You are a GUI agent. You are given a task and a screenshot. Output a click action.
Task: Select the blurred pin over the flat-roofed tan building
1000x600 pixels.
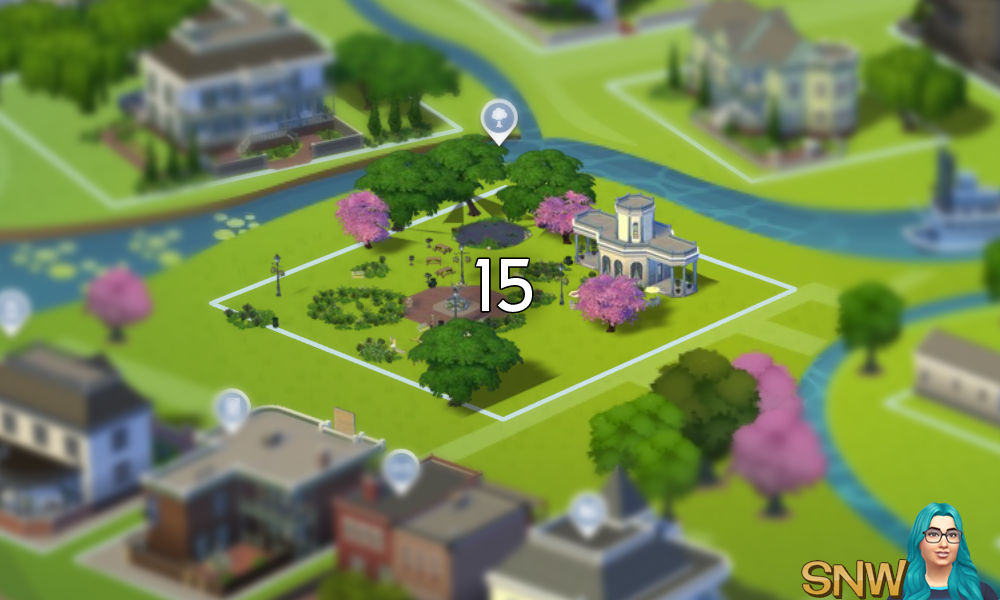point(232,407)
